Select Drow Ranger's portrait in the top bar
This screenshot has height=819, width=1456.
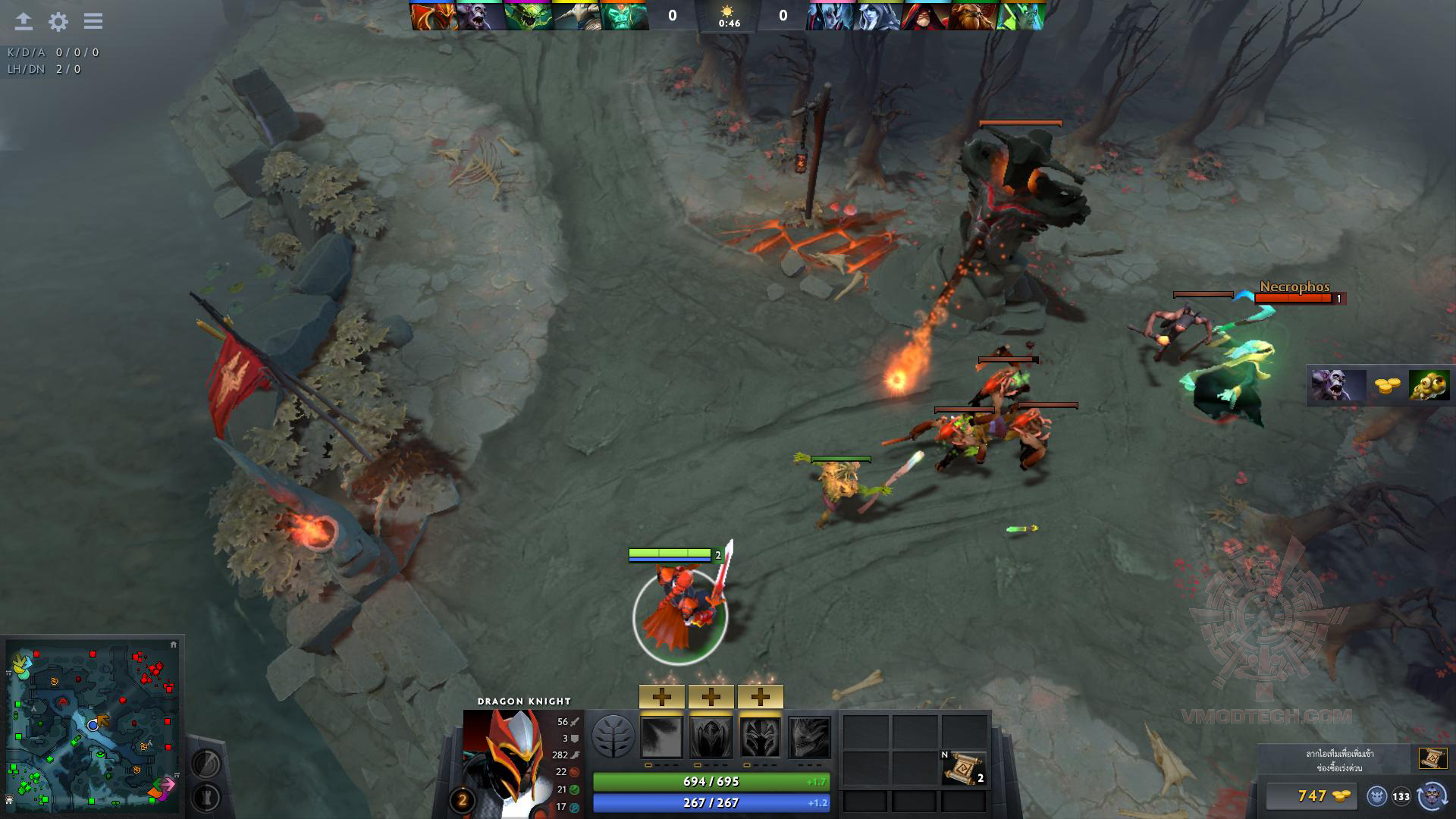(878, 16)
